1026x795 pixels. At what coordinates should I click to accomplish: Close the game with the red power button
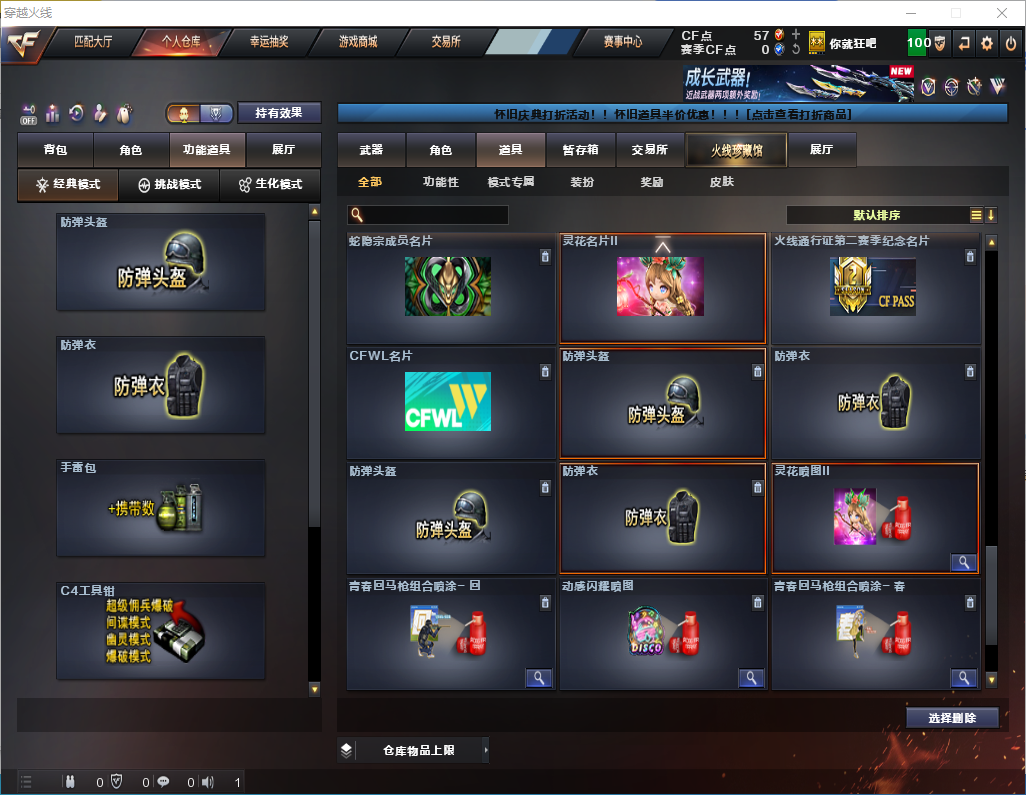click(x=1011, y=43)
